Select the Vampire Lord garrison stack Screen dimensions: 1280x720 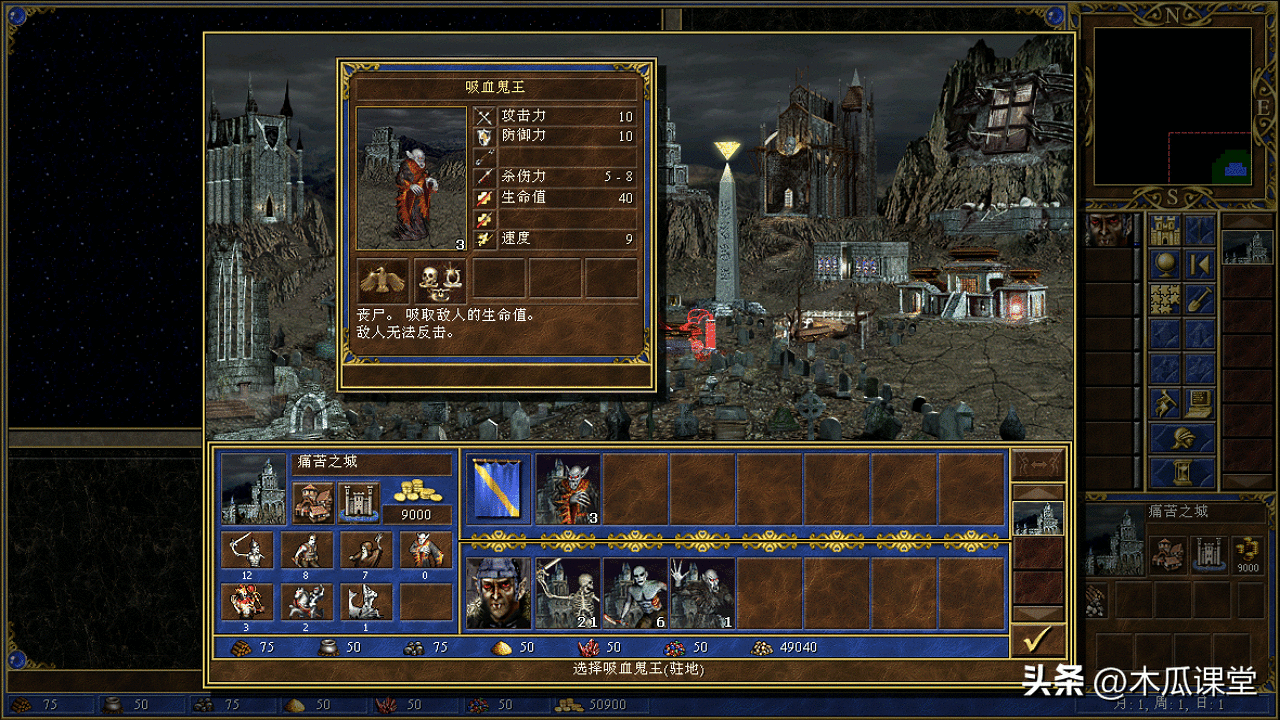568,489
